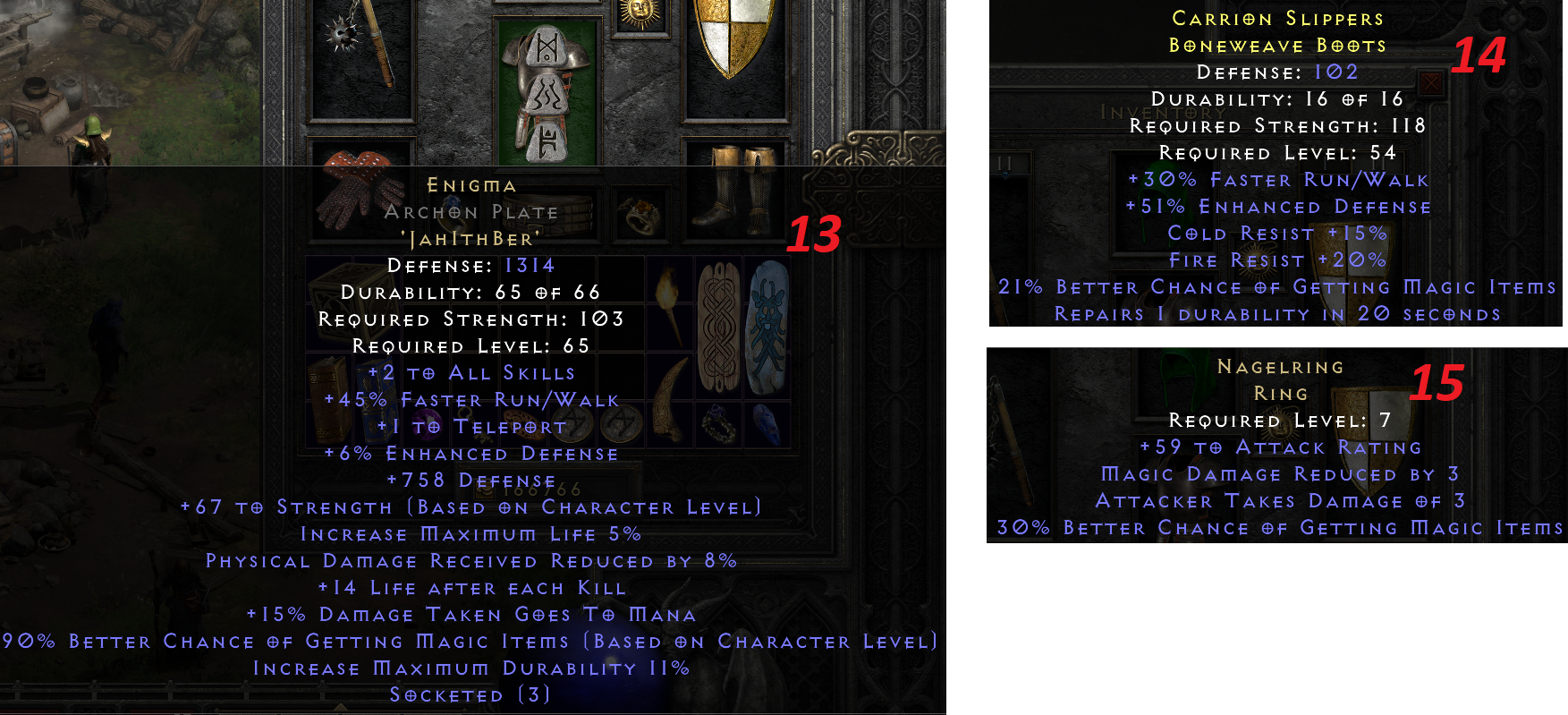Pick up the large knotwork charm

(x=720, y=328)
